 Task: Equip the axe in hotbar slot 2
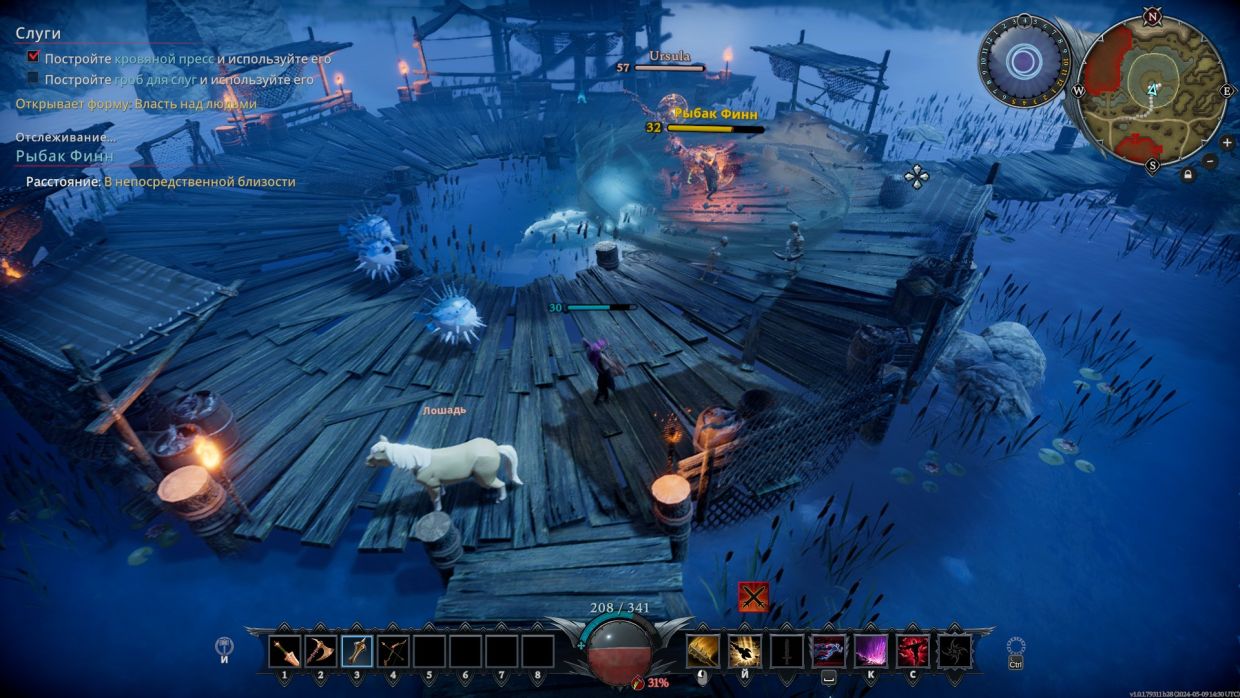(321, 652)
